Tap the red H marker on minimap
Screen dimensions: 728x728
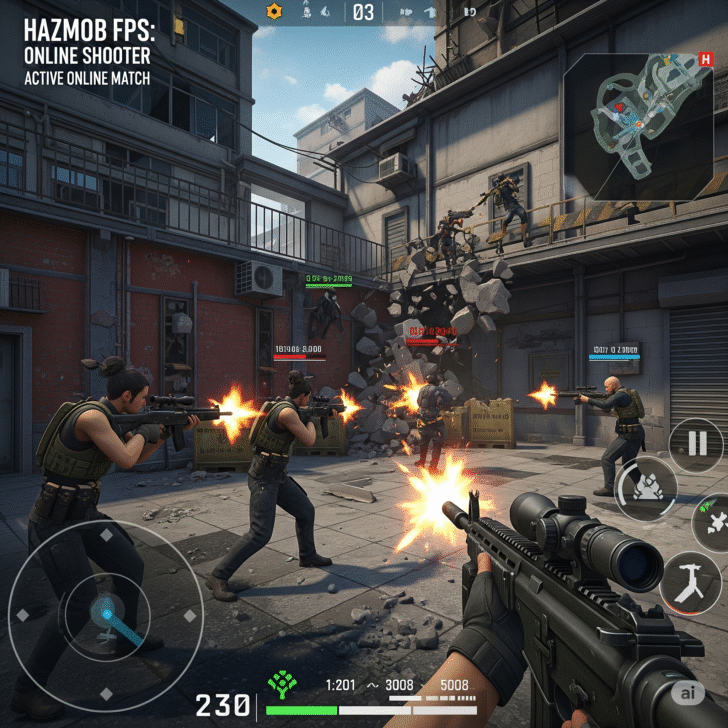pos(706,59)
